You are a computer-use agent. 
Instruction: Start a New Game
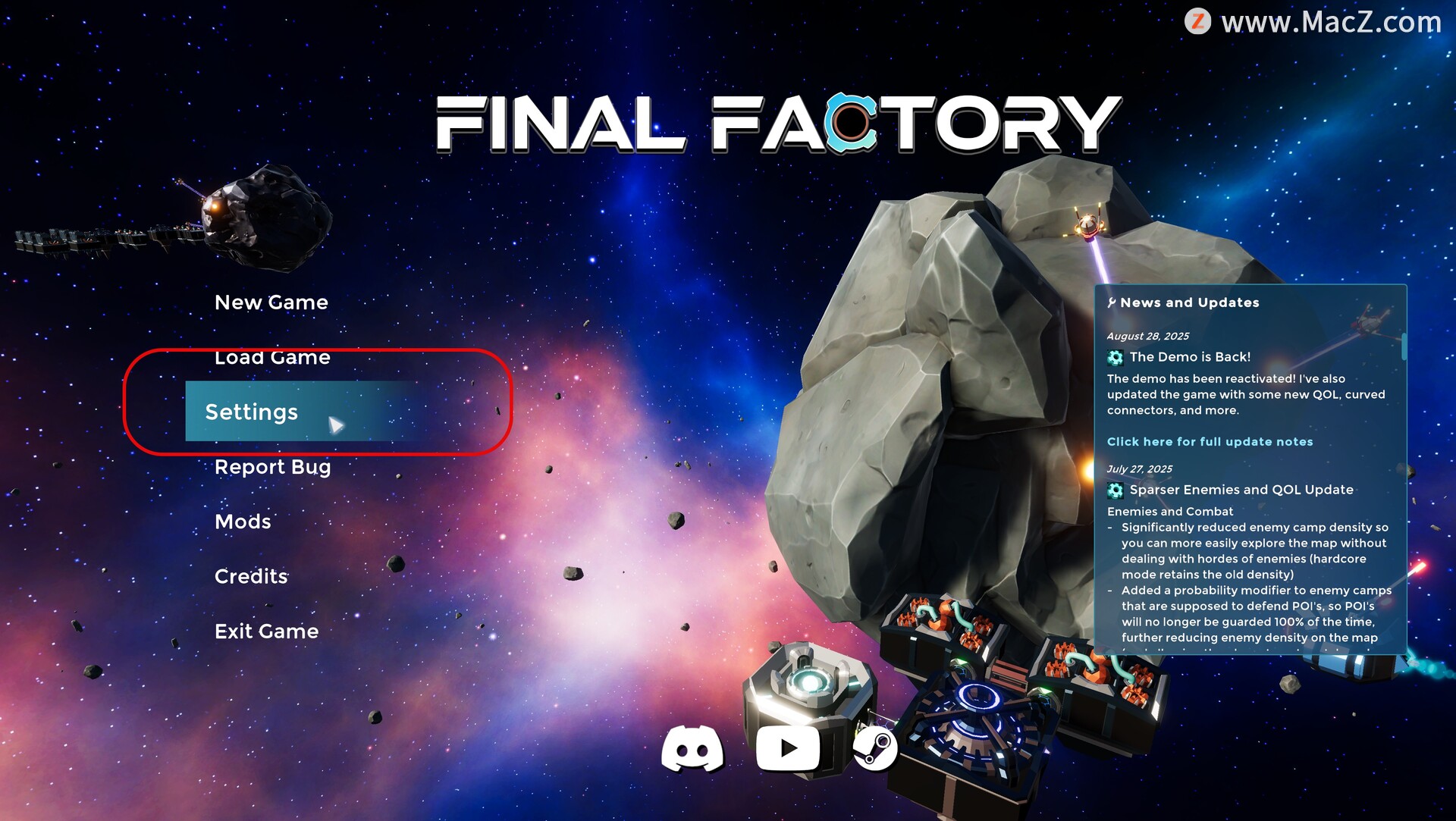pyautogui.click(x=271, y=302)
